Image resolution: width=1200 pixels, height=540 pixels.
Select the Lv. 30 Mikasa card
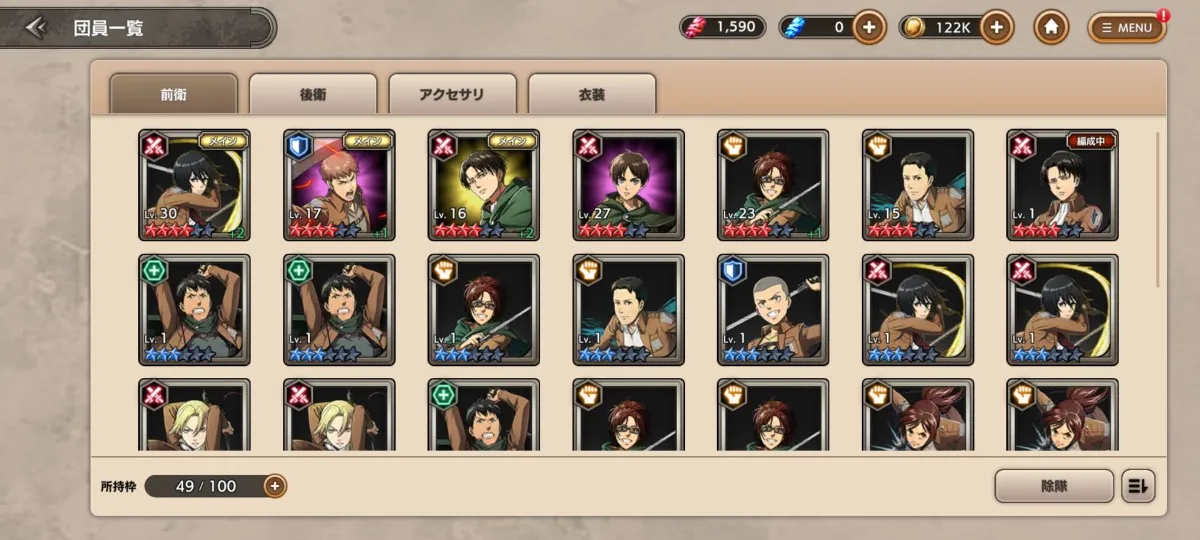[194, 185]
